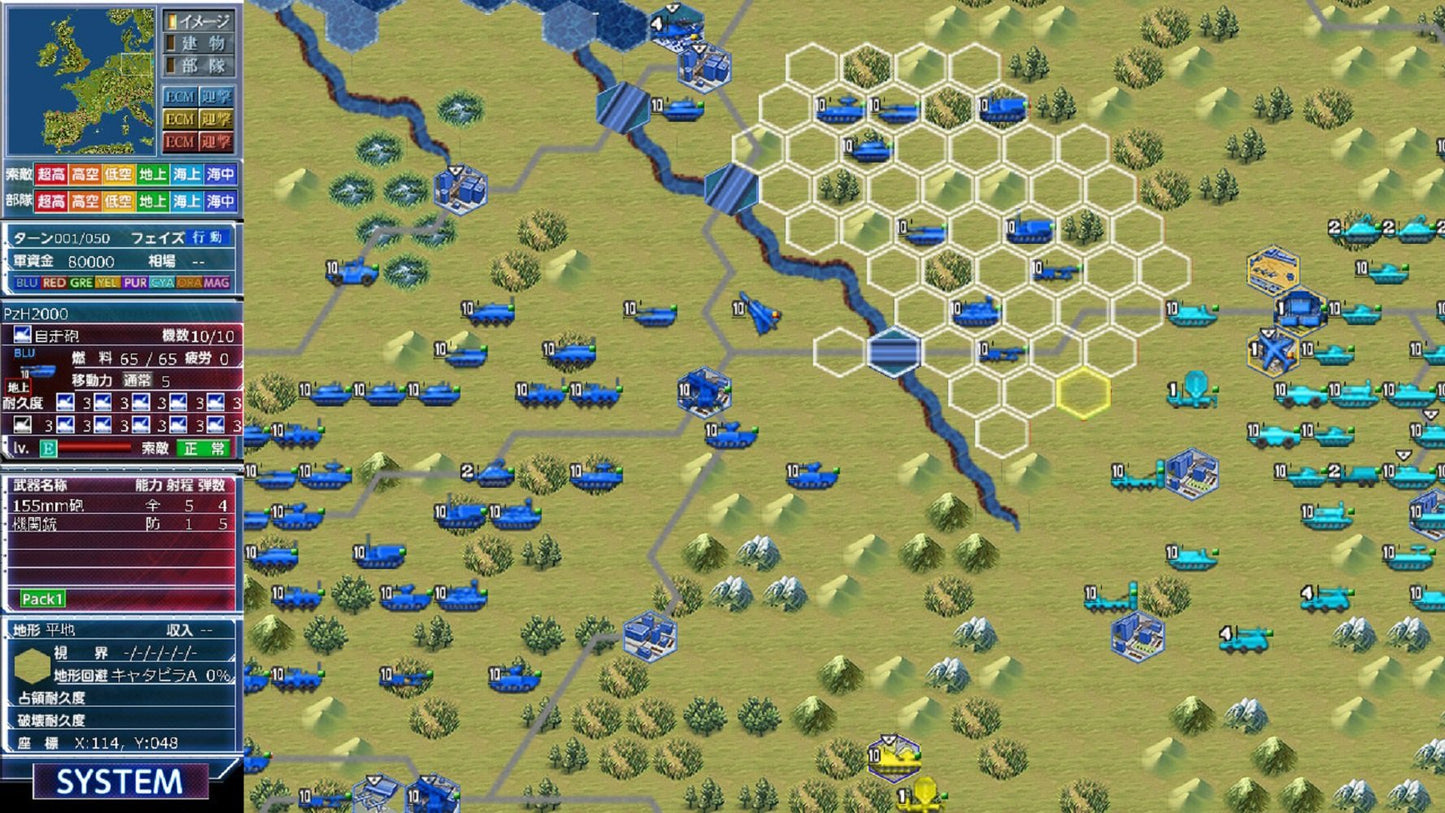Toggle the blue ECM button
Screen dimensions: 1445x813
tap(180, 97)
